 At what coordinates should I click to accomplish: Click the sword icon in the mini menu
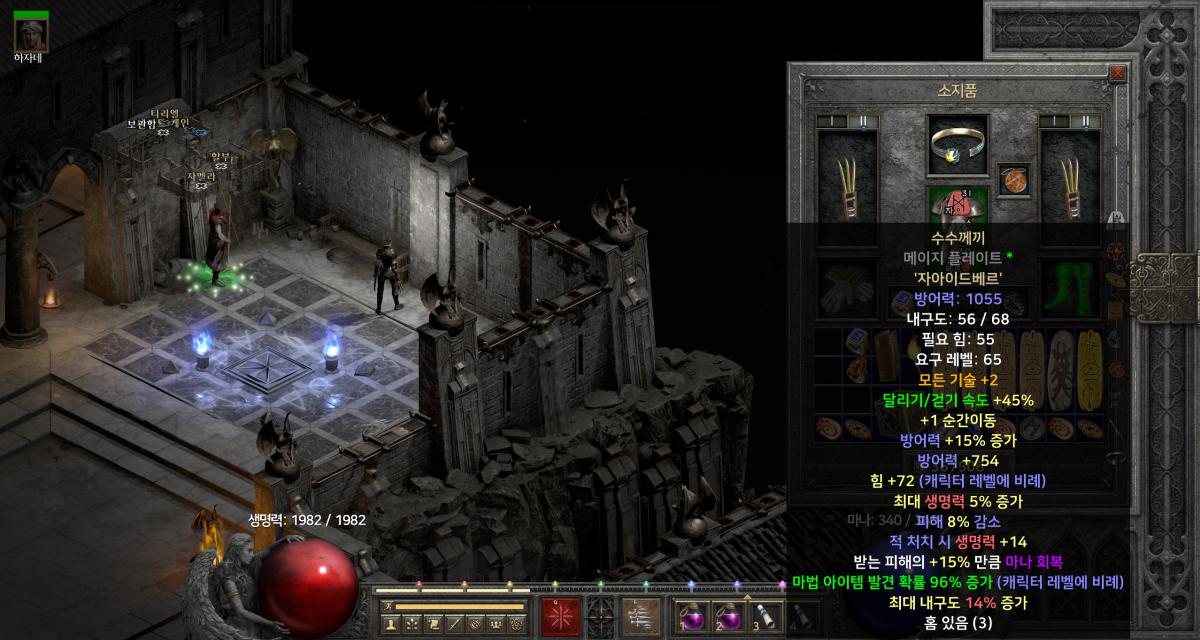tap(453, 624)
